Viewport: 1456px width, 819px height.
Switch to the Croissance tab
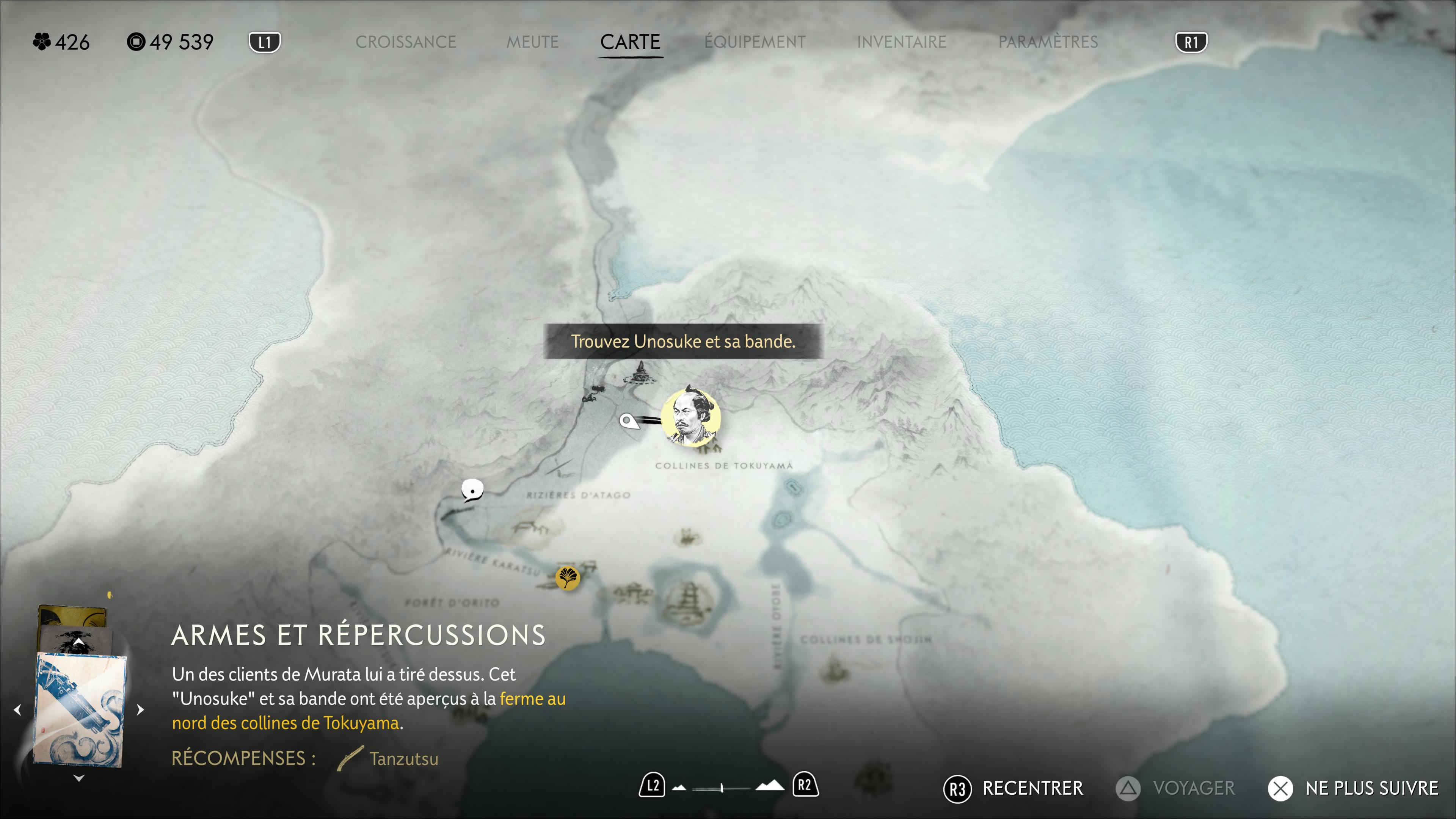pyautogui.click(x=405, y=42)
